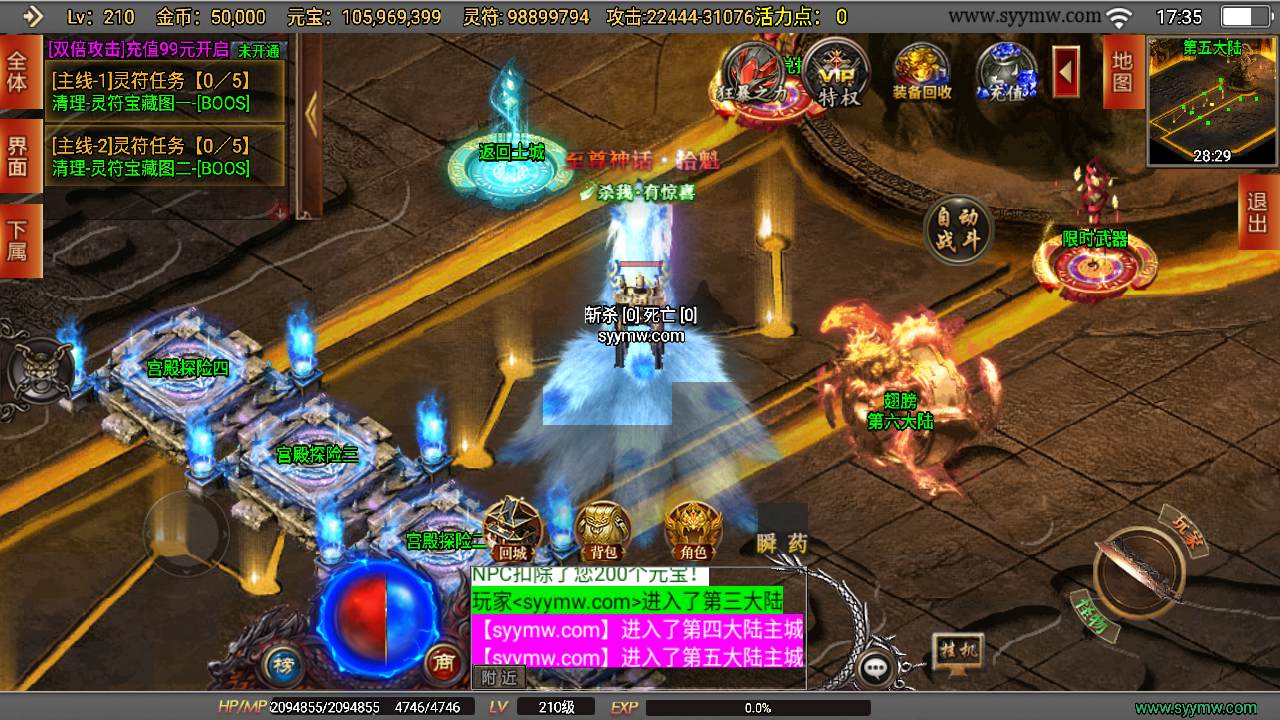Open 装备回收 equipment recycling
This screenshot has height=720, width=1280.
[x=922, y=73]
